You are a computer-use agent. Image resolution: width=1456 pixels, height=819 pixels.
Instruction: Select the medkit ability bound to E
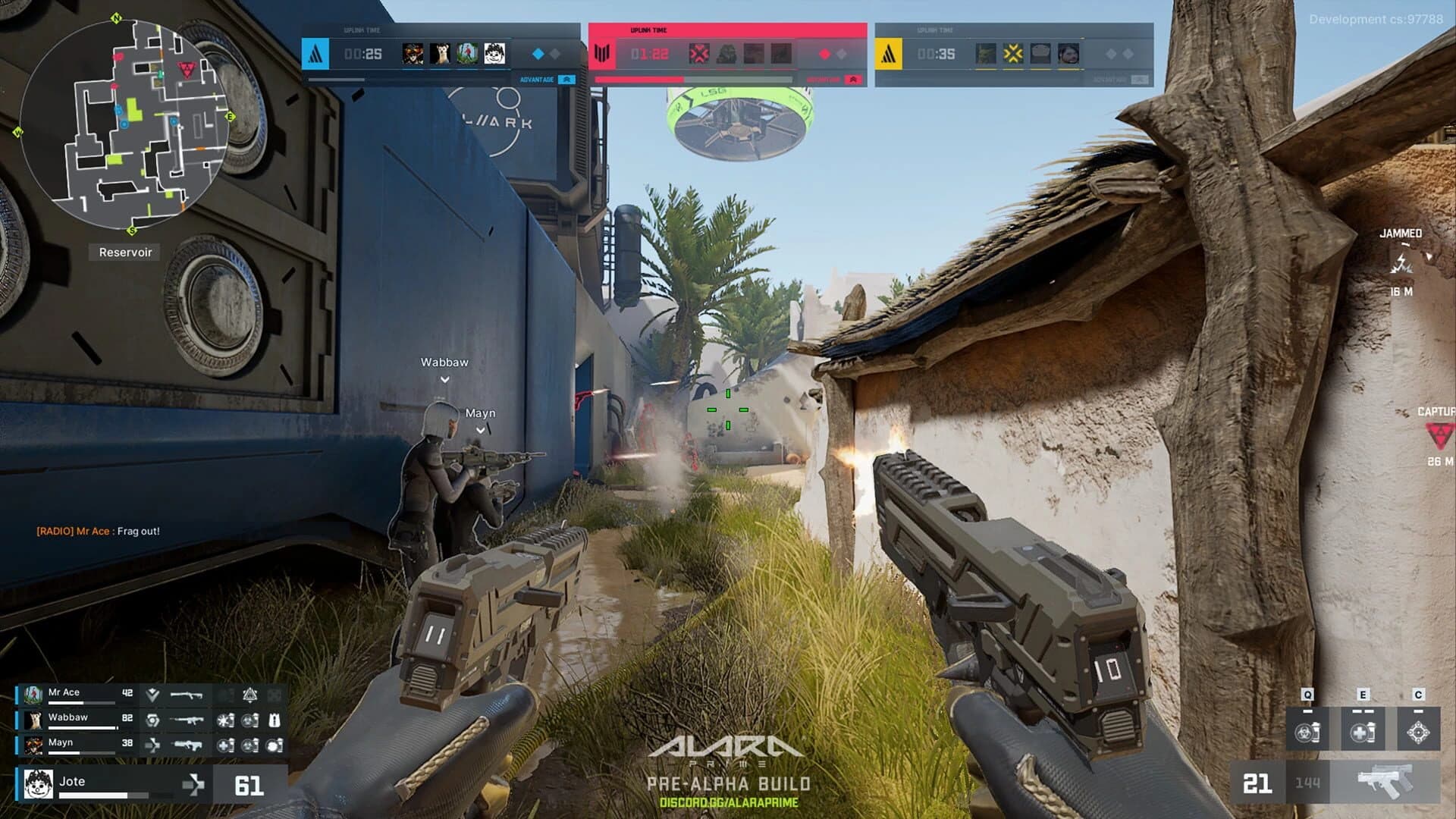[x=1363, y=731]
